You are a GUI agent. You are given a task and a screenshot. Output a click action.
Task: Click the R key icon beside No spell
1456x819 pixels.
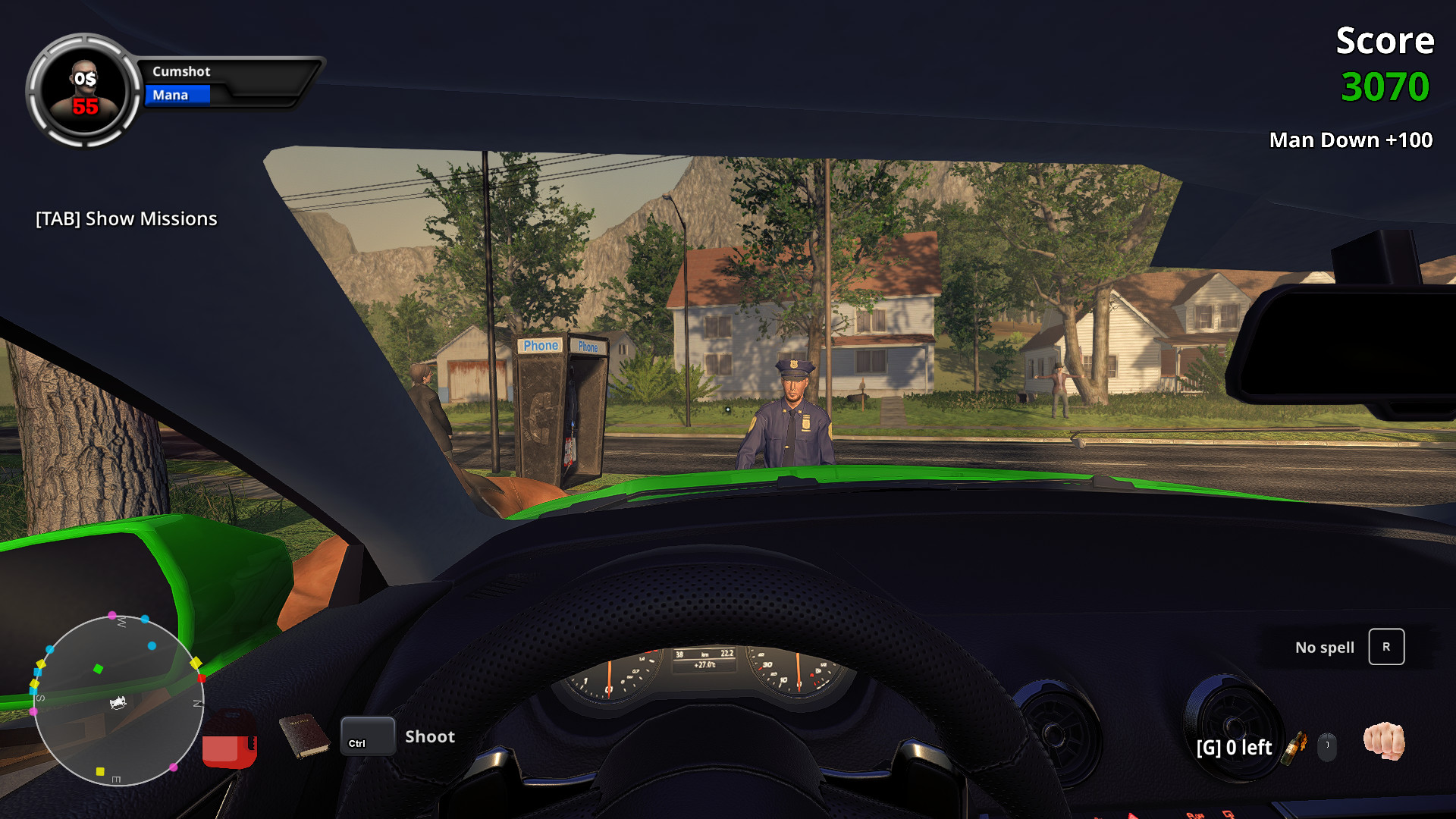[1388, 647]
